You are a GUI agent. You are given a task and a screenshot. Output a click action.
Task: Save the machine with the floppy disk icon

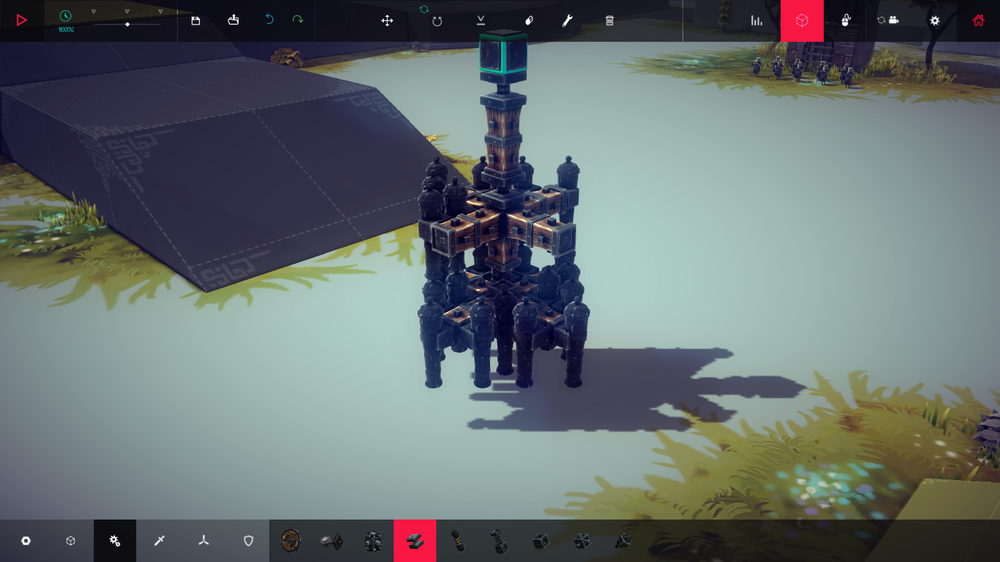(x=195, y=20)
